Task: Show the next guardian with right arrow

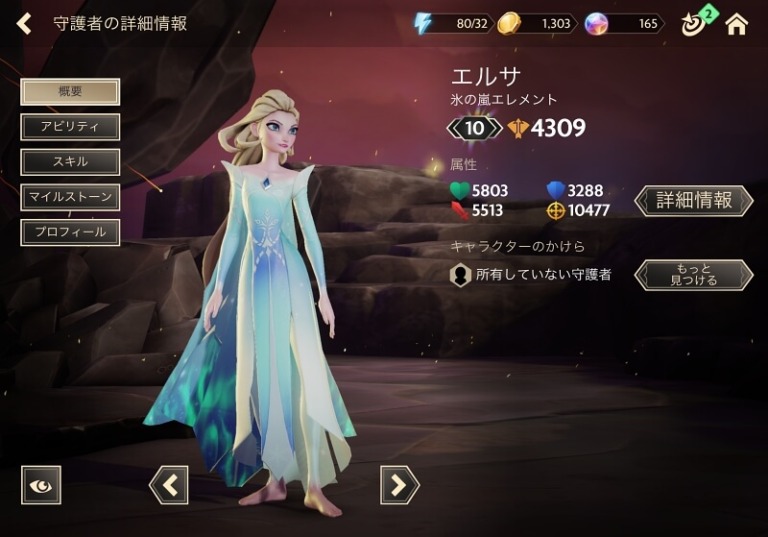Action: tap(399, 485)
